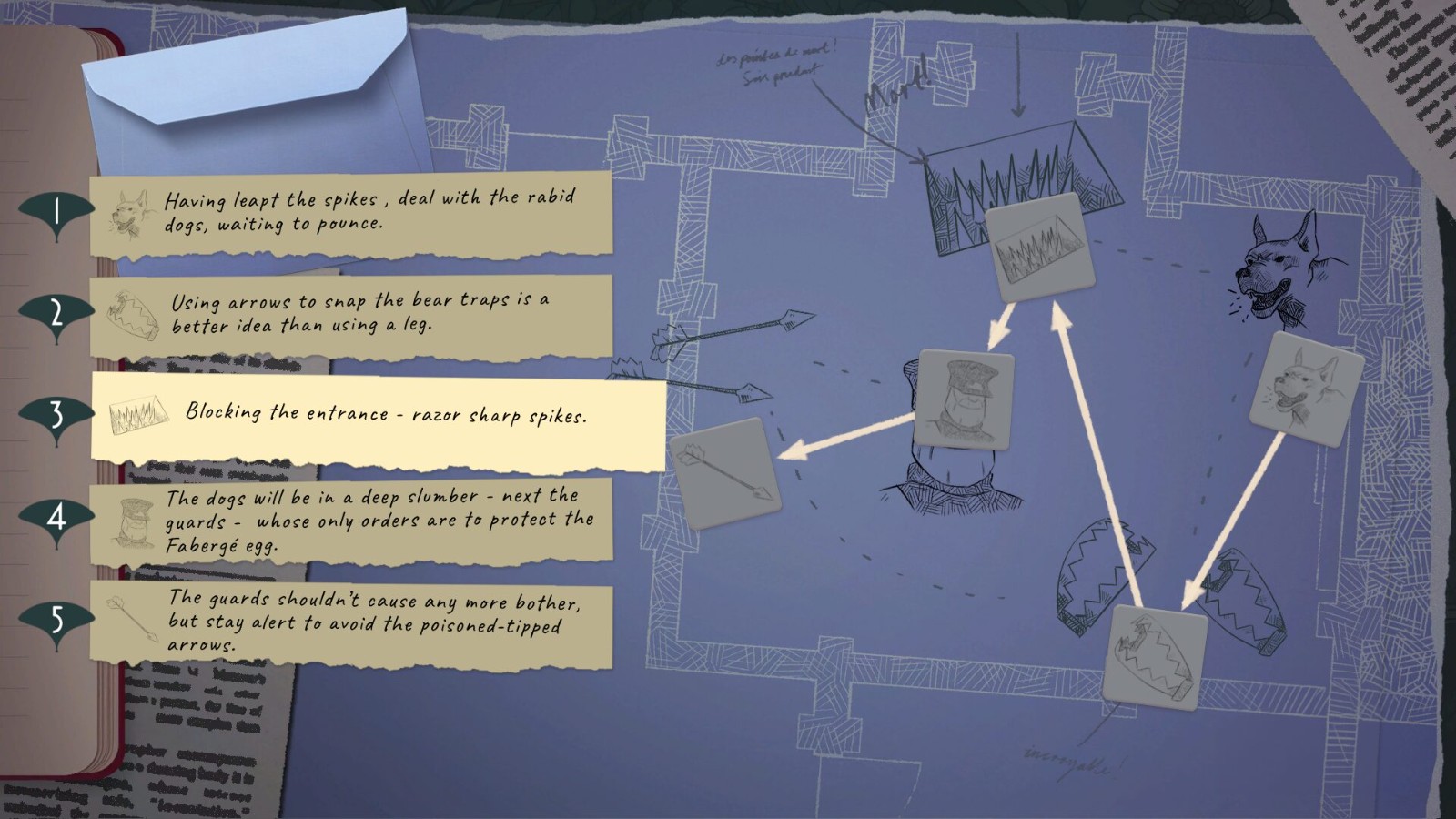
Task: Select the Fabergé egg guards clue
Action: [351, 522]
